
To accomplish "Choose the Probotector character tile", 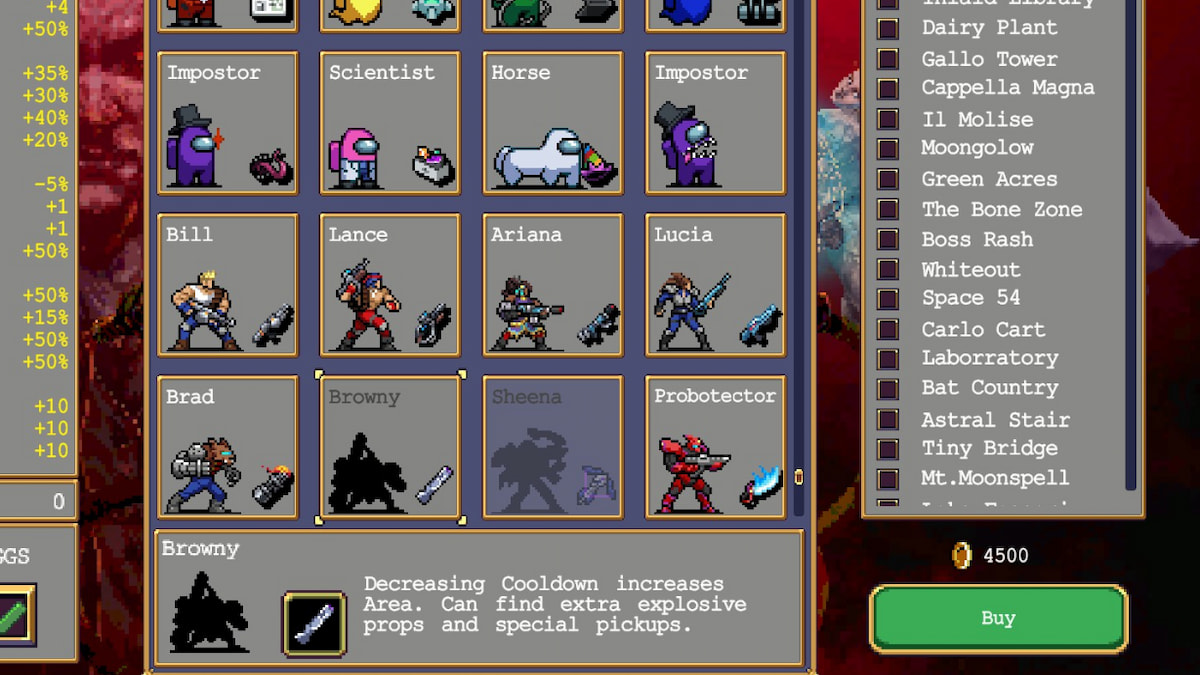I will coord(715,446).
